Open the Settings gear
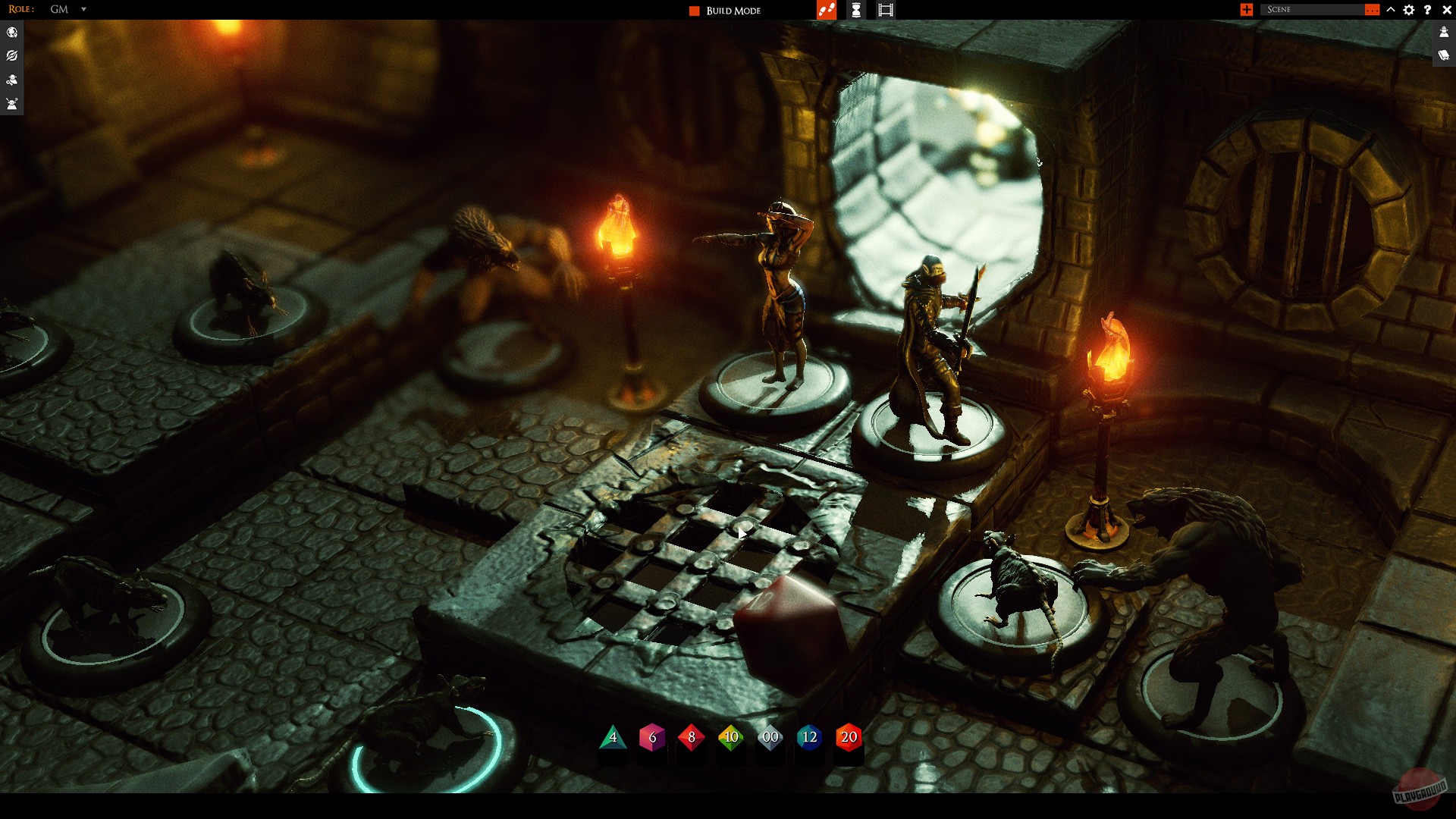The height and width of the screenshot is (819, 1456). pos(1409,10)
